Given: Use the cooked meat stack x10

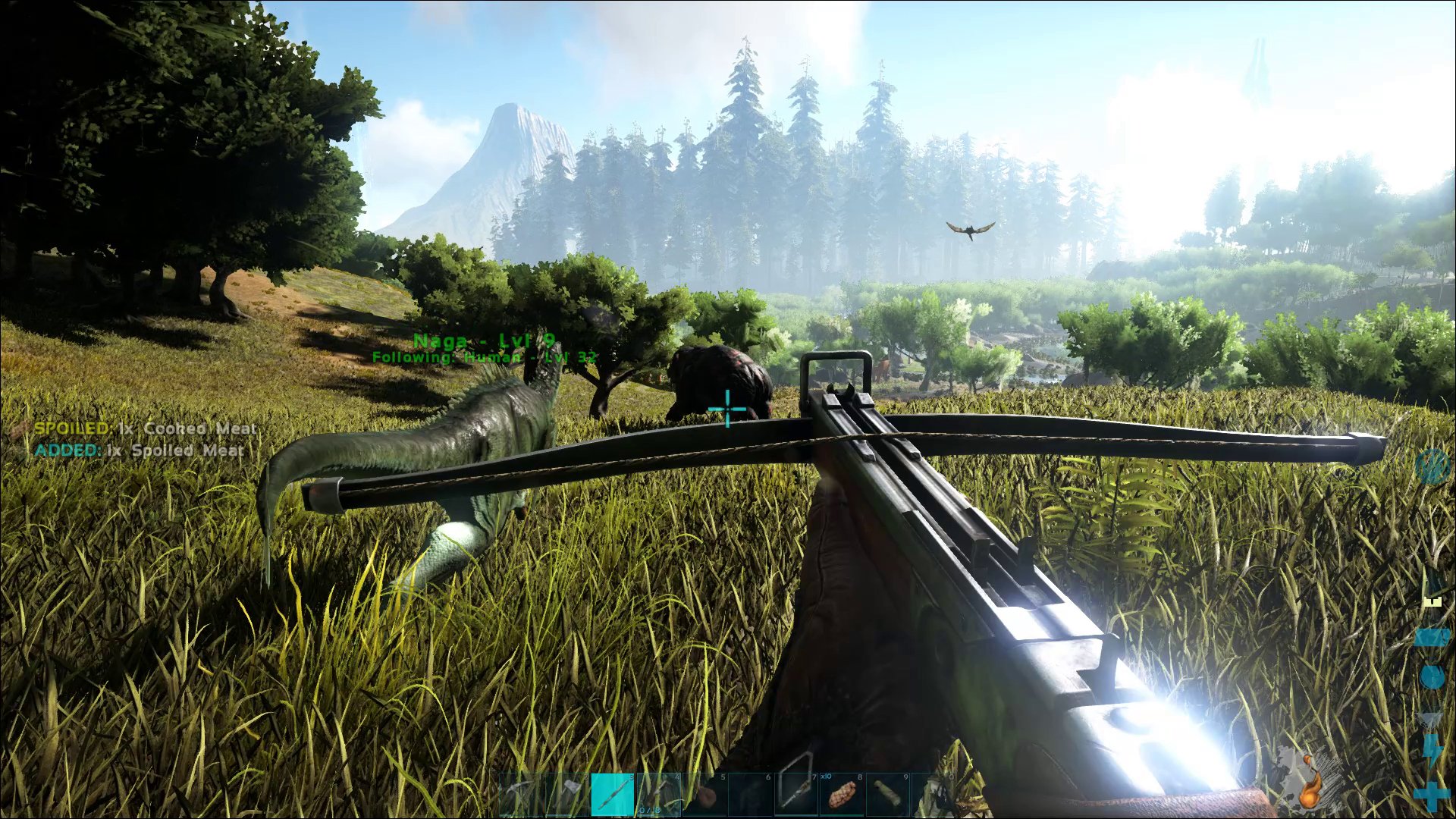Looking at the screenshot, I should coord(842,795).
